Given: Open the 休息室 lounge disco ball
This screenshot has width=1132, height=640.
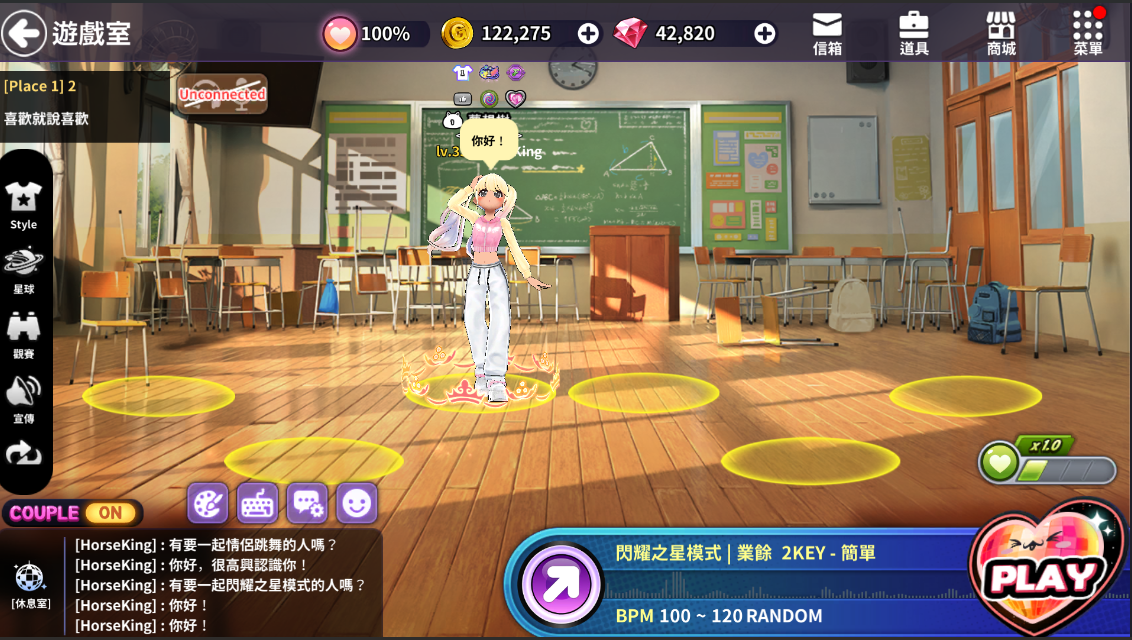Looking at the screenshot, I should coord(30,583).
